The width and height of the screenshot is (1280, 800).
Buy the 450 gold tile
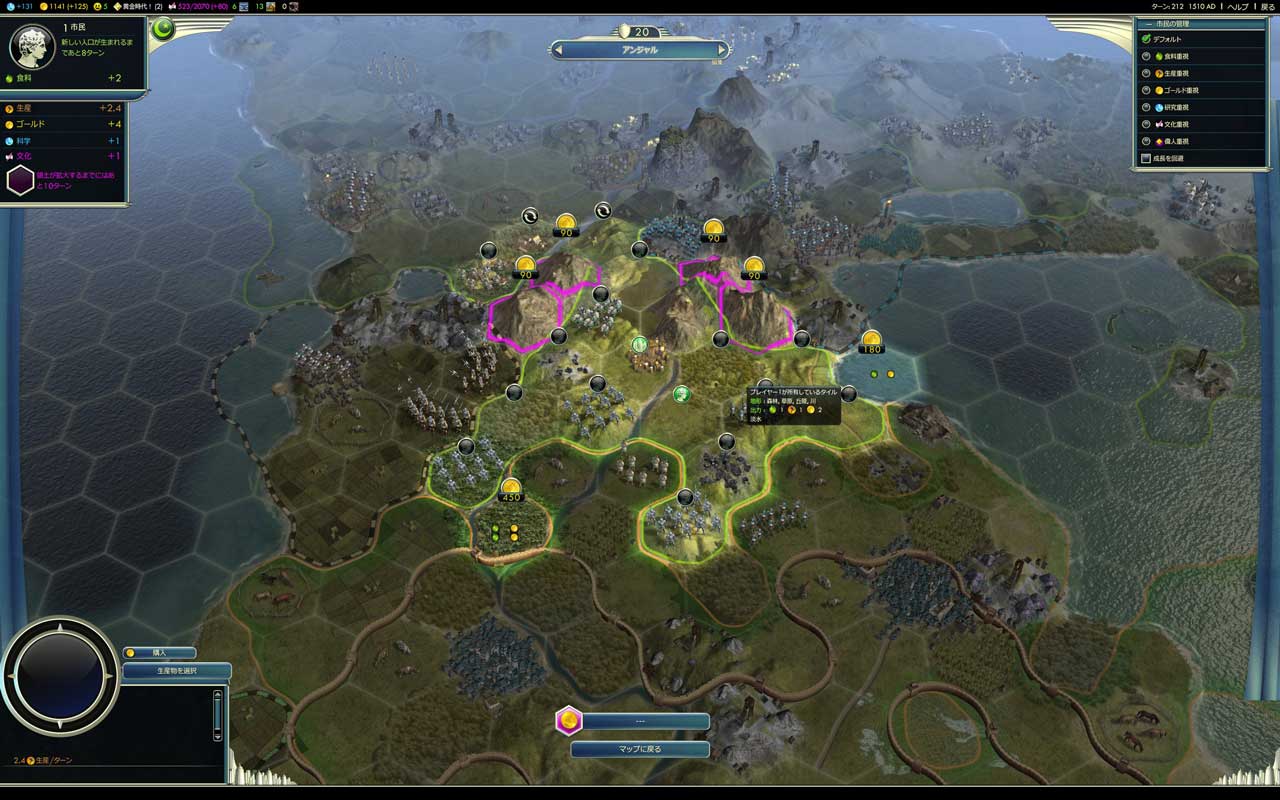click(511, 488)
